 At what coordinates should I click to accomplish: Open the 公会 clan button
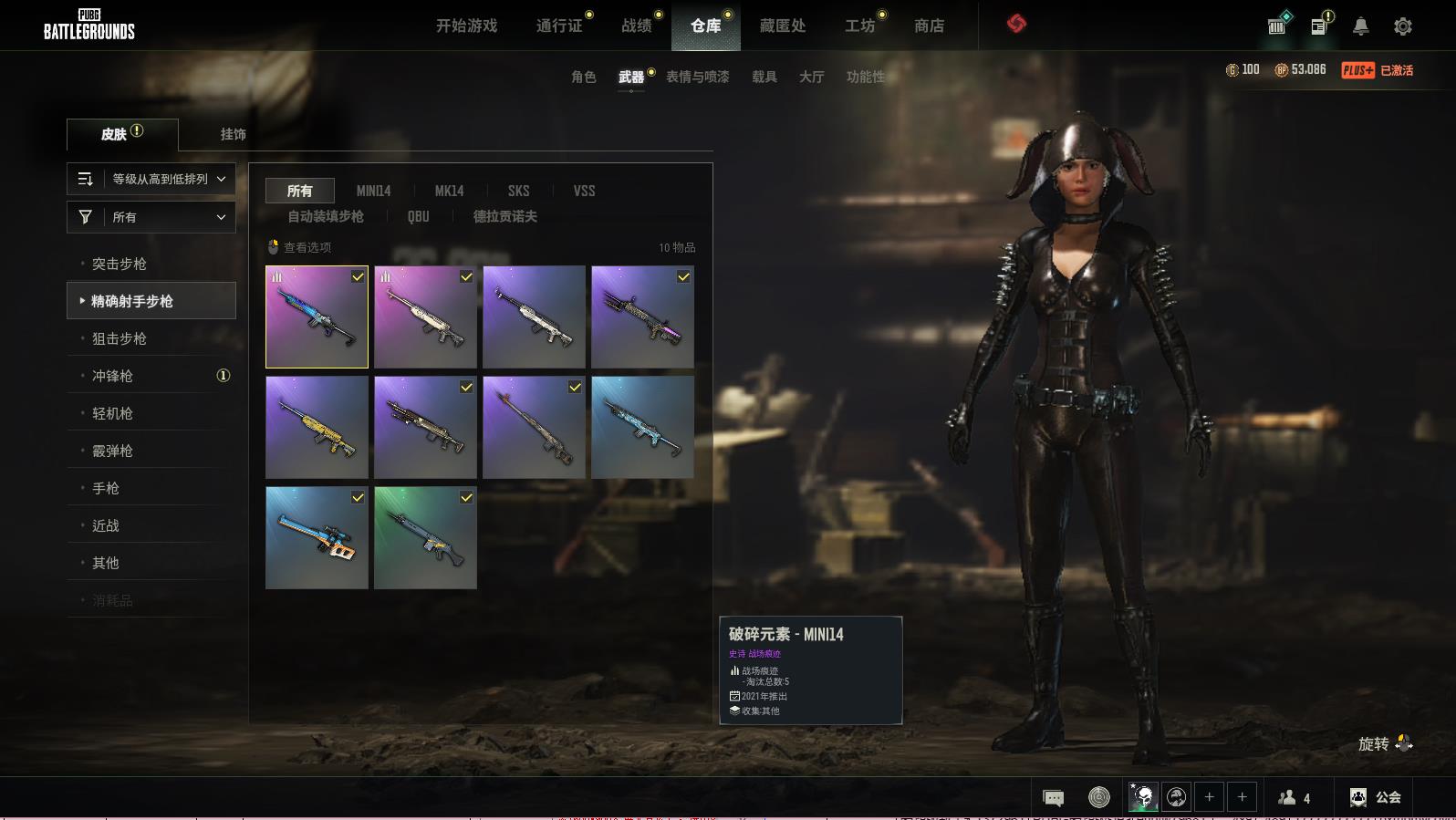[1376, 797]
